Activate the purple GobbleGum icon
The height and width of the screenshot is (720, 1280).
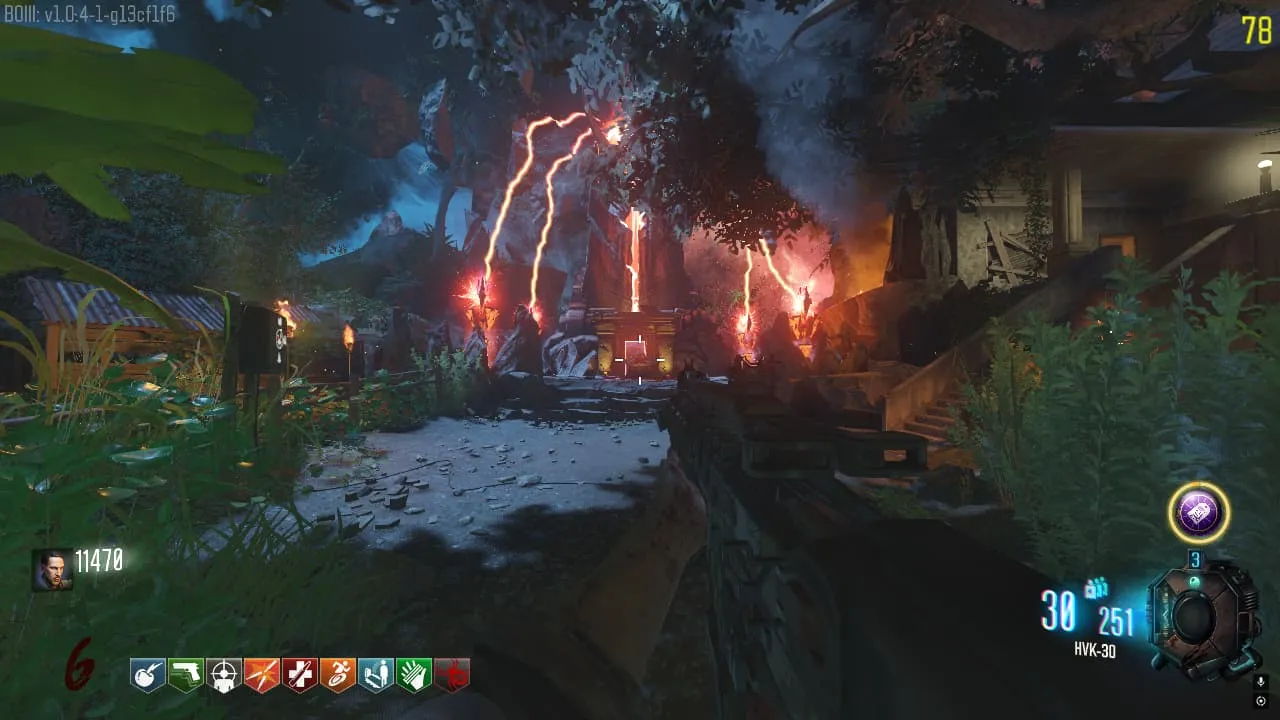coord(1198,514)
